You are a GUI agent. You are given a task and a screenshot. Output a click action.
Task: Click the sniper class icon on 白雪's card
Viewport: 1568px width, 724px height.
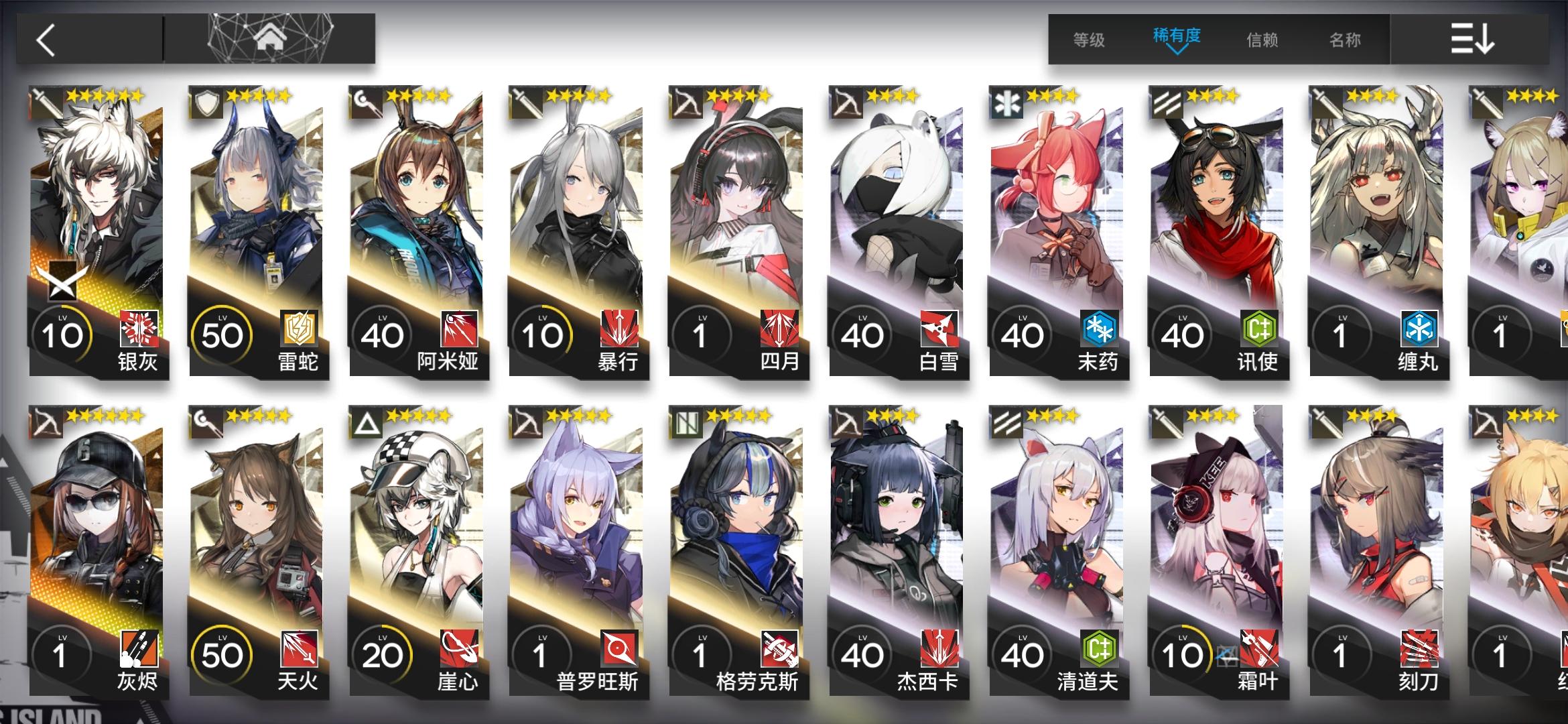(x=848, y=101)
